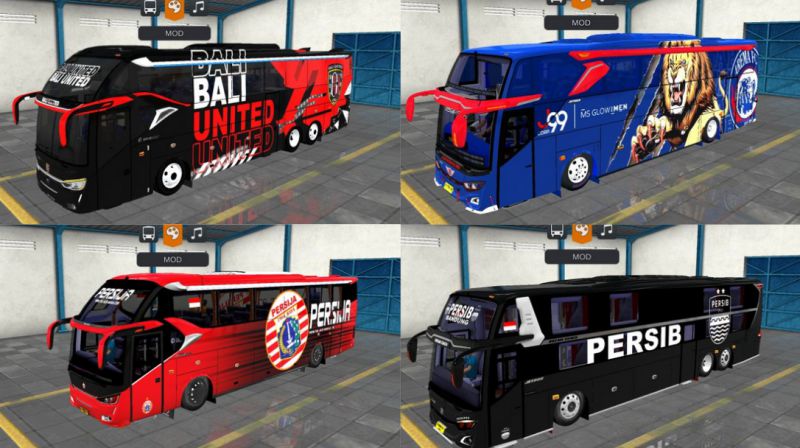800x448 pixels.
Task: Choose the MOD button above the red Persija bus
Action: (173, 257)
